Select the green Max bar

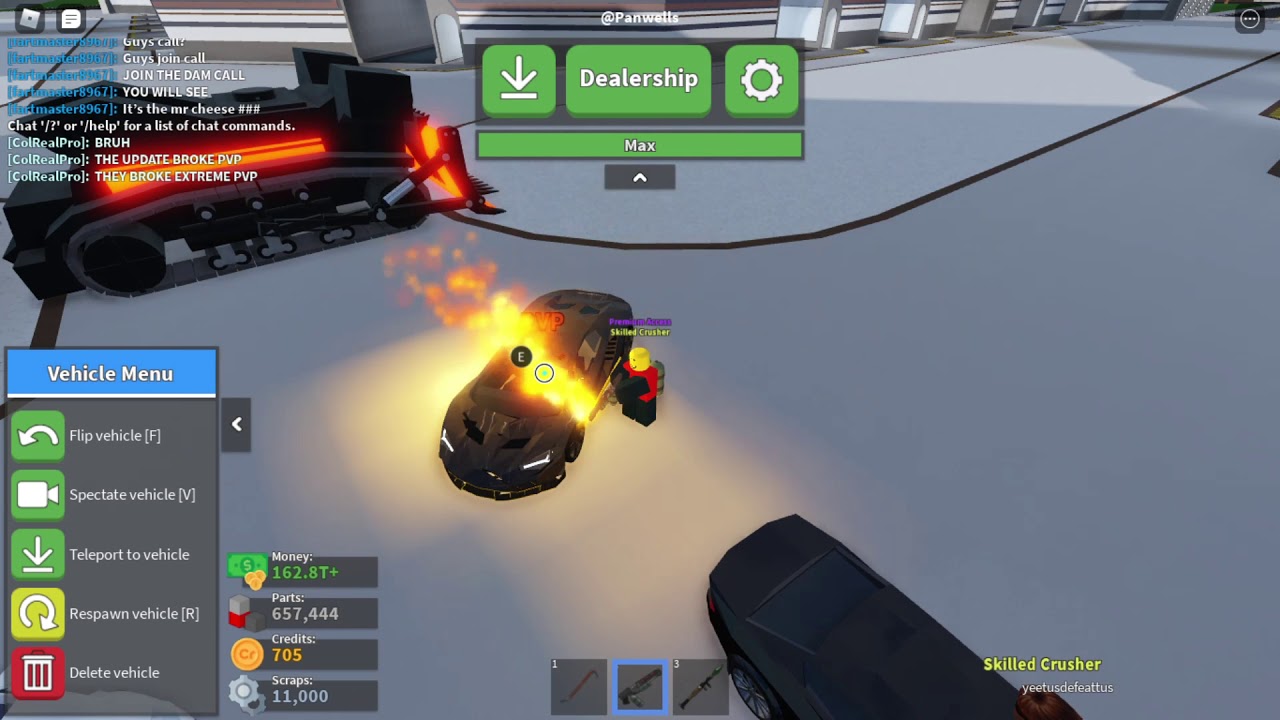tap(639, 146)
